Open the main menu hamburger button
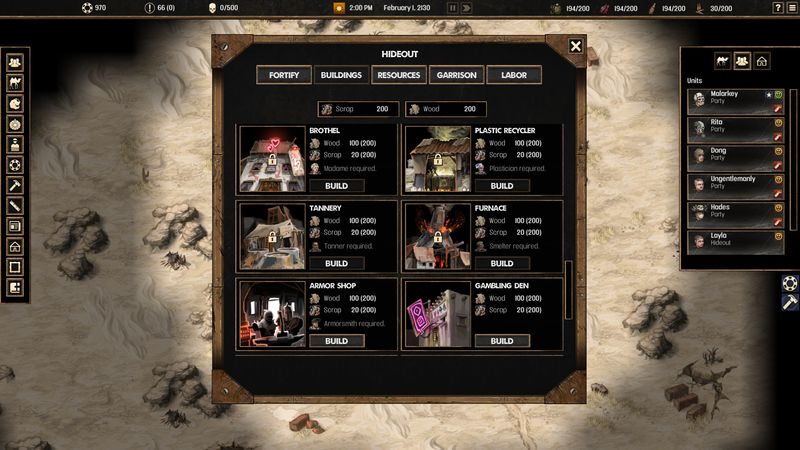The width and height of the screenshot is (800, 450). [x=792, y=8]
